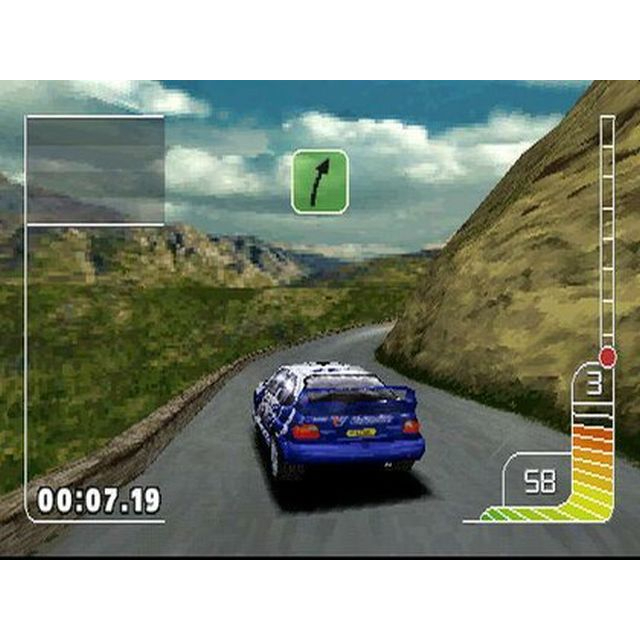Select the red stage progress marker
The height and width of the screenshot is (640, 640).
pyautogui.click(x=607, y=356)
